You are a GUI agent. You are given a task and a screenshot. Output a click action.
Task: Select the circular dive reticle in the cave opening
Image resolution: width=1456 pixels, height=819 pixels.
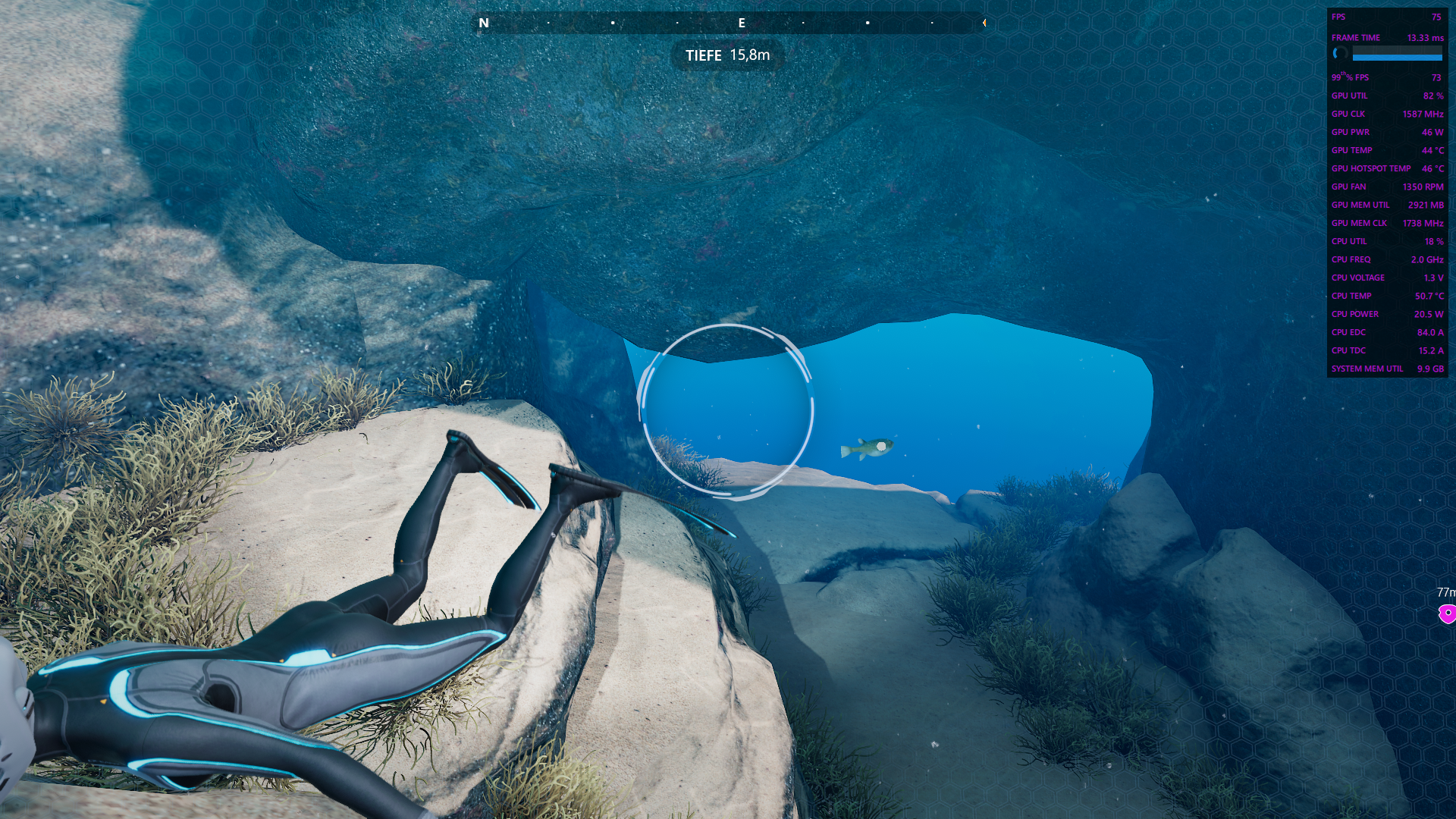coord(726,412)
